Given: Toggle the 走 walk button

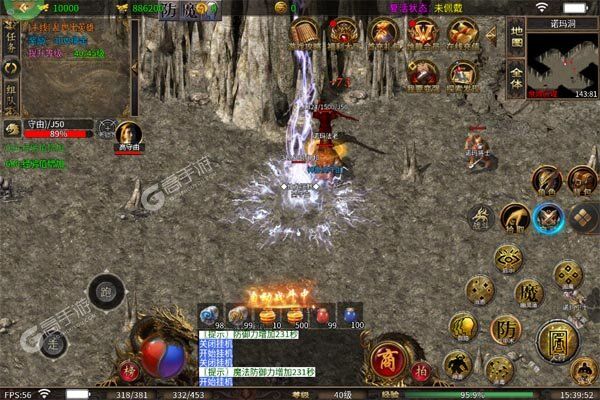Looking at the screenshot, I should coord(55,342).
